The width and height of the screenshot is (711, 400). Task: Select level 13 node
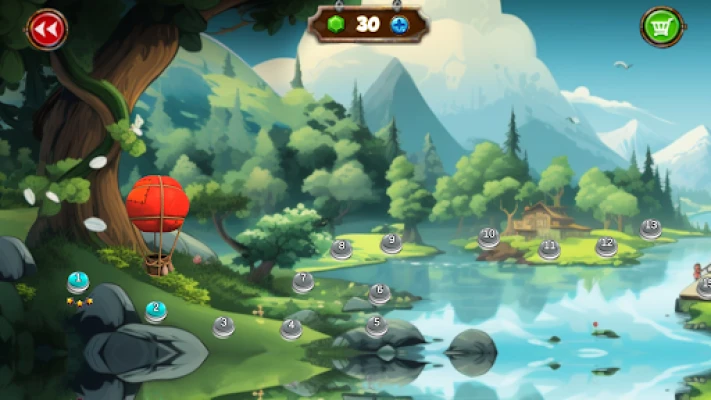tap(651, 229)
